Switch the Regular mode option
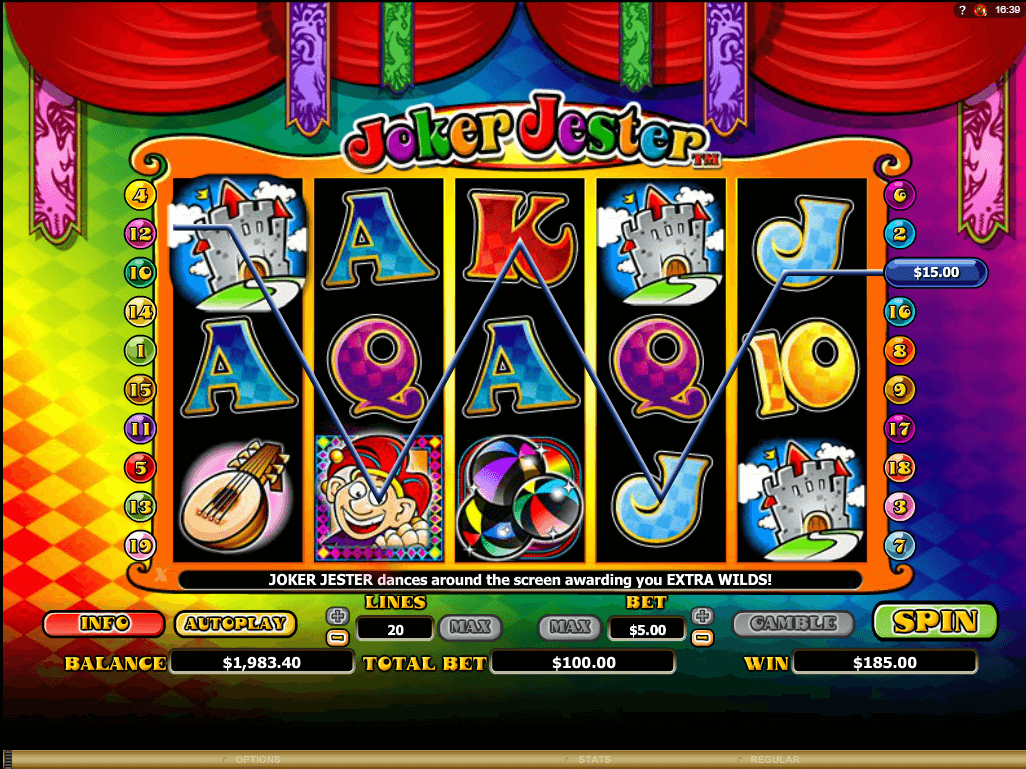This screenshot has height=769, width=1026. point(774,760)
